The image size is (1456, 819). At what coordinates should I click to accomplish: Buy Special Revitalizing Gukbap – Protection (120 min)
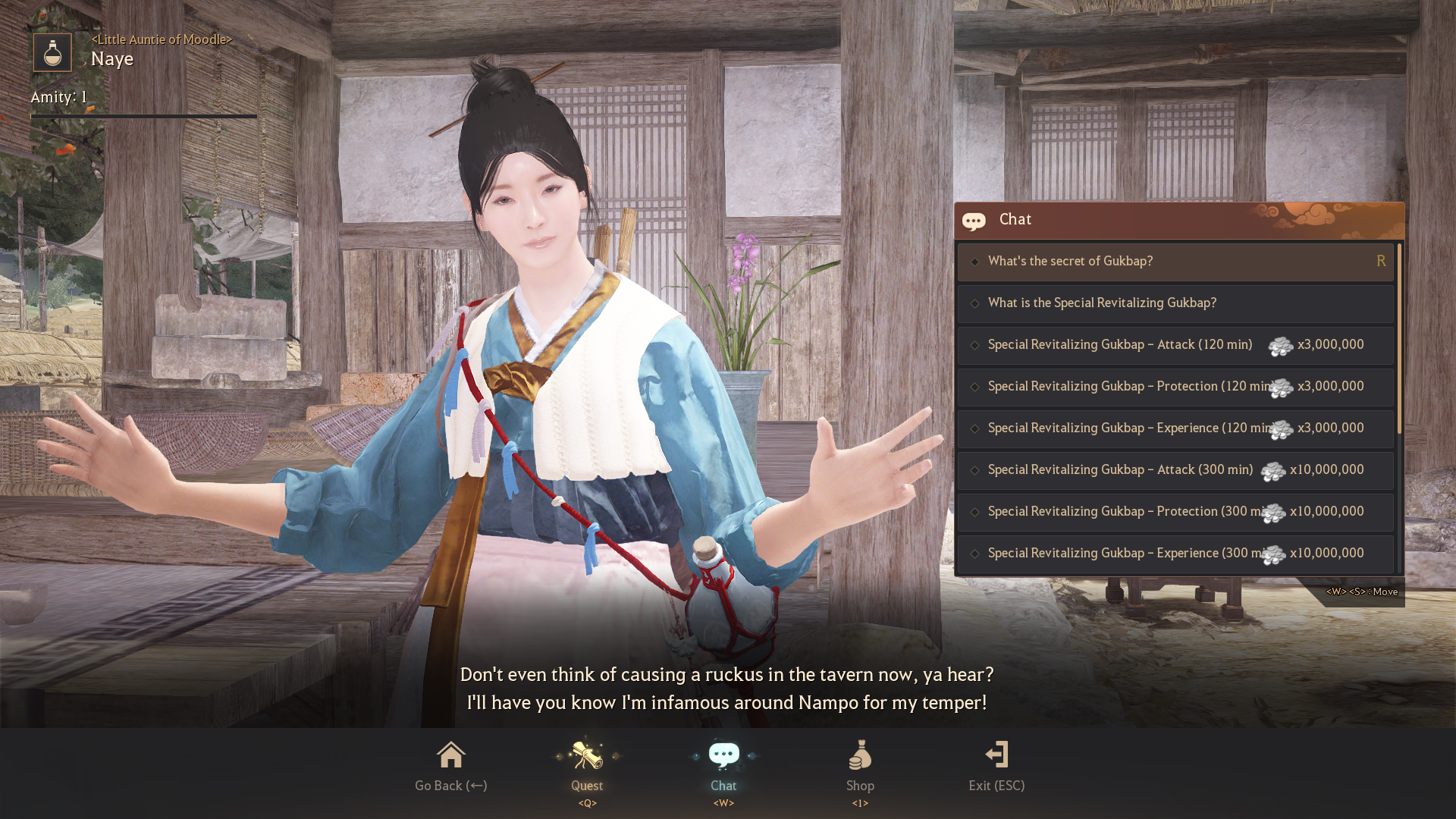[x=1175, y=387]
